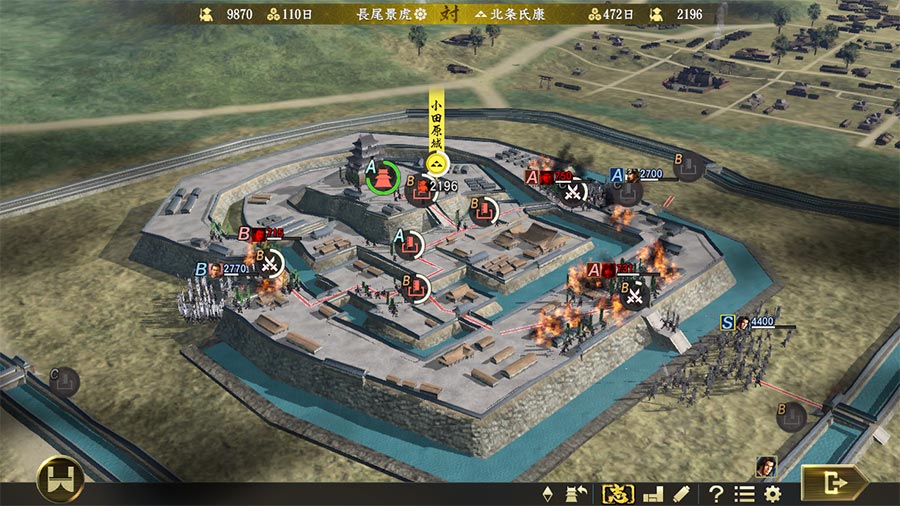900x506 pixels.
Task: Open the settings gear menu
Action: click(x=772, y=493)
